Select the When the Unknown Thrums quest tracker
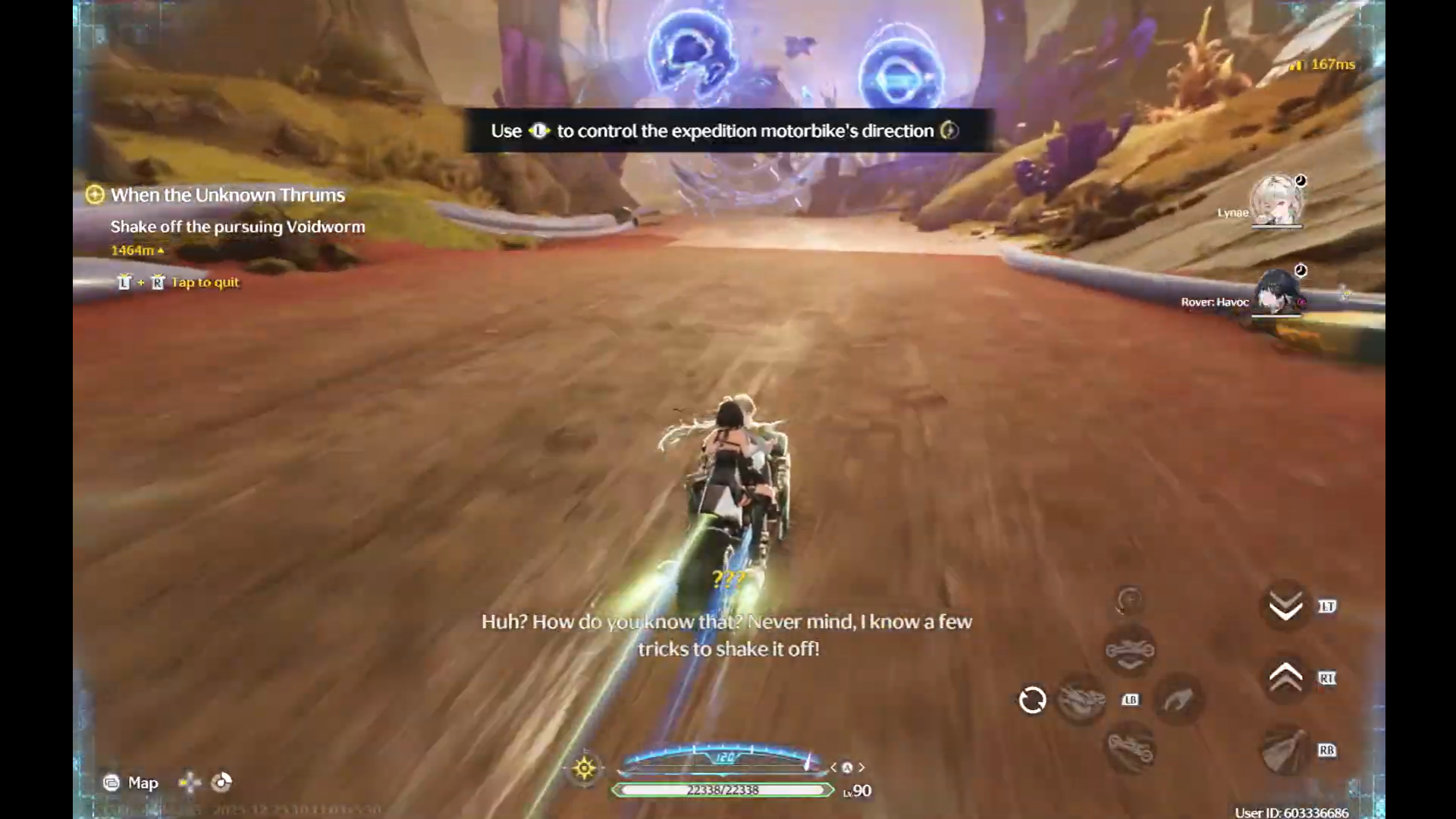Screen dimensions: 1456x819 click(227, 195)
